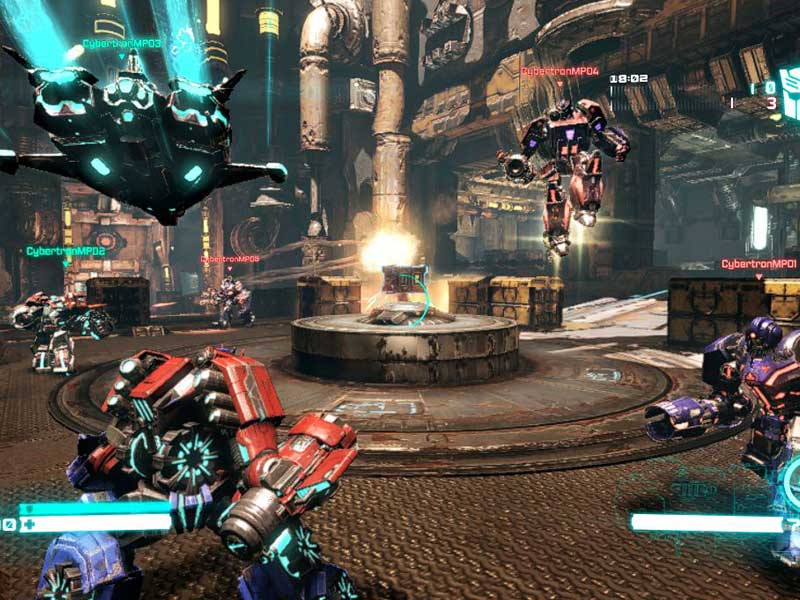This screenshot has width=800, height=600.
Task: Select the CybertronMP04 enemy name tag
Action: tap(559, 72)
